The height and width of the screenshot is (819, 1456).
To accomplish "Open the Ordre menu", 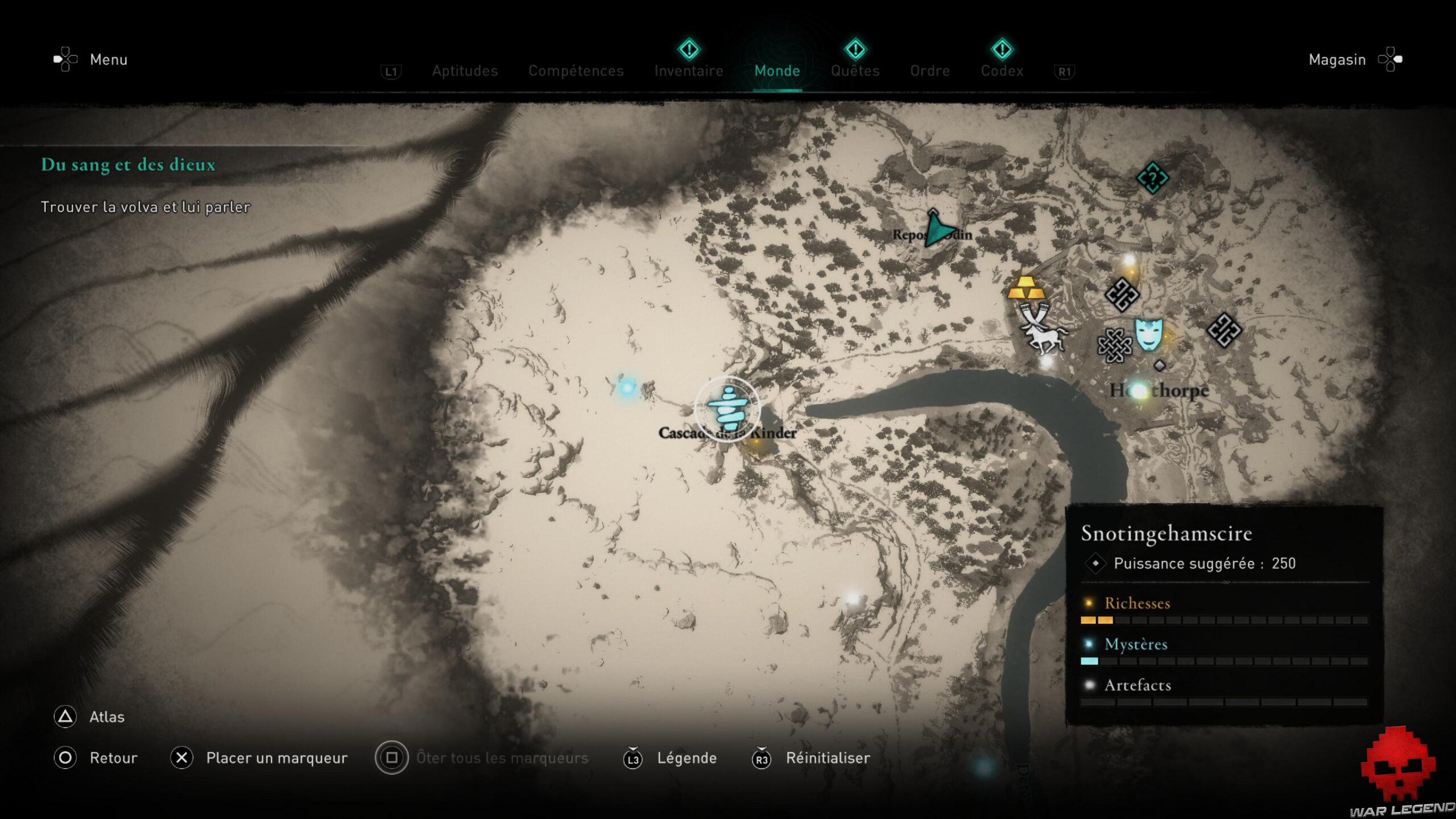I will [x=929, y=71].
